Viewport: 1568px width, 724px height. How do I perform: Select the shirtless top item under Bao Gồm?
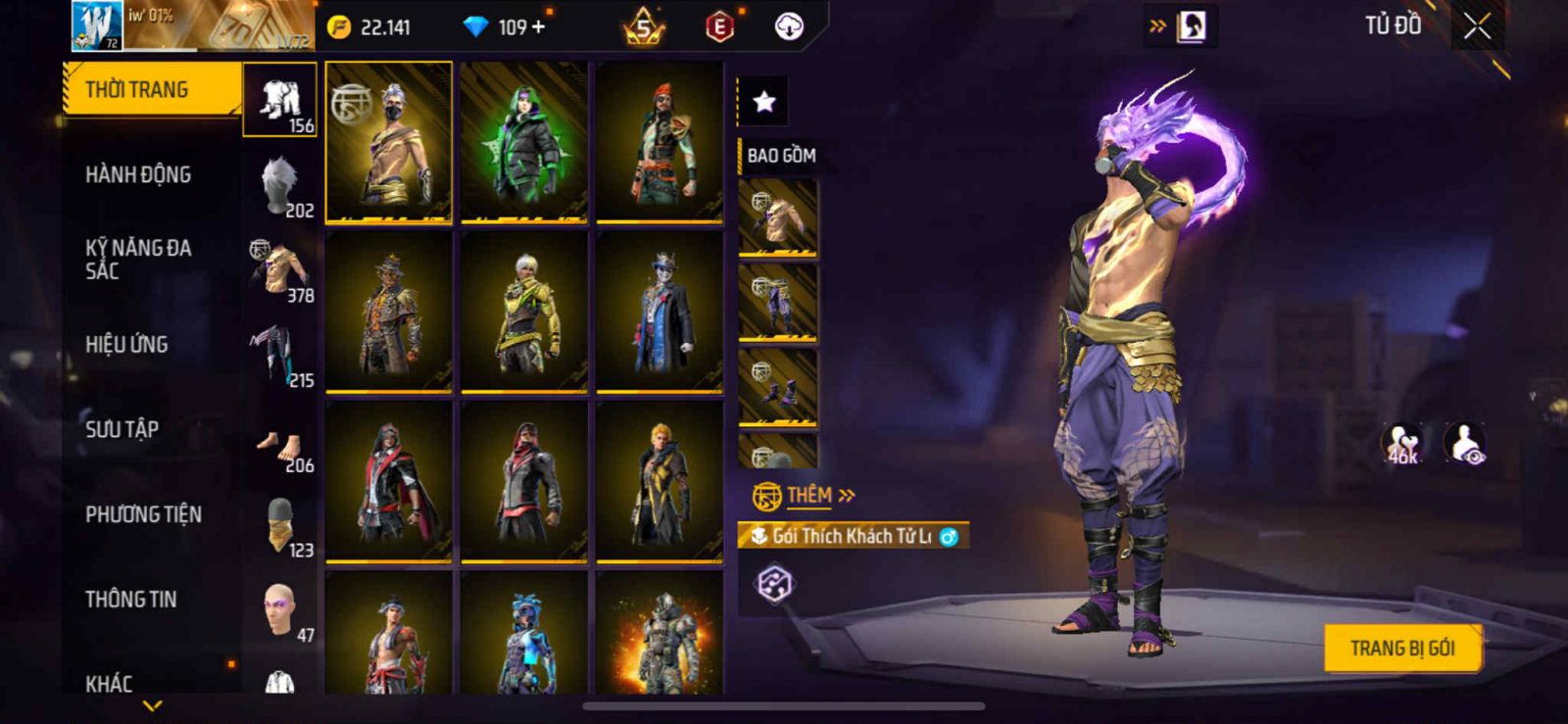pos(777,217)
